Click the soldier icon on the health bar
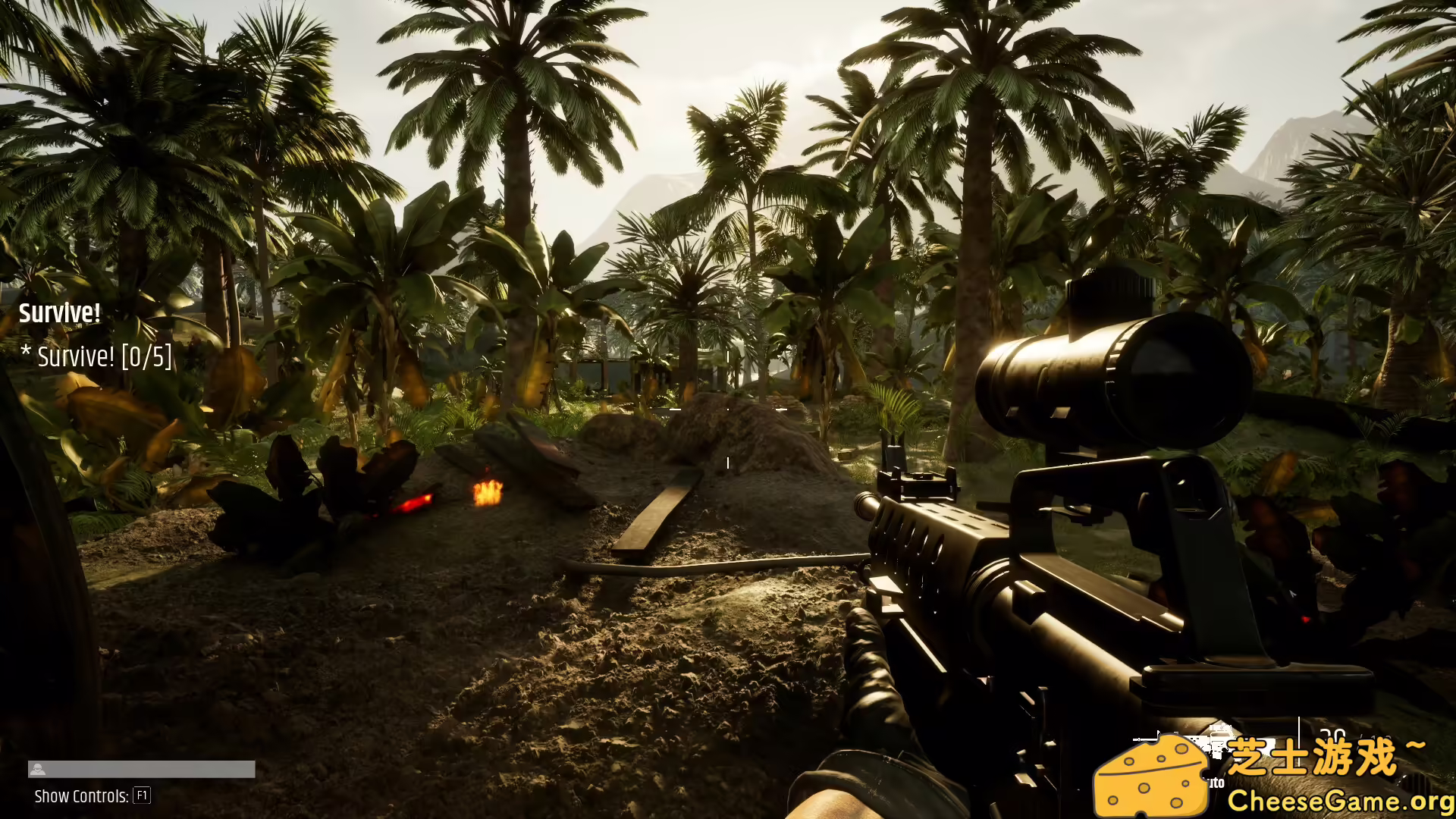This screenshot has width=1456, height=819. [x=38, y=770]
